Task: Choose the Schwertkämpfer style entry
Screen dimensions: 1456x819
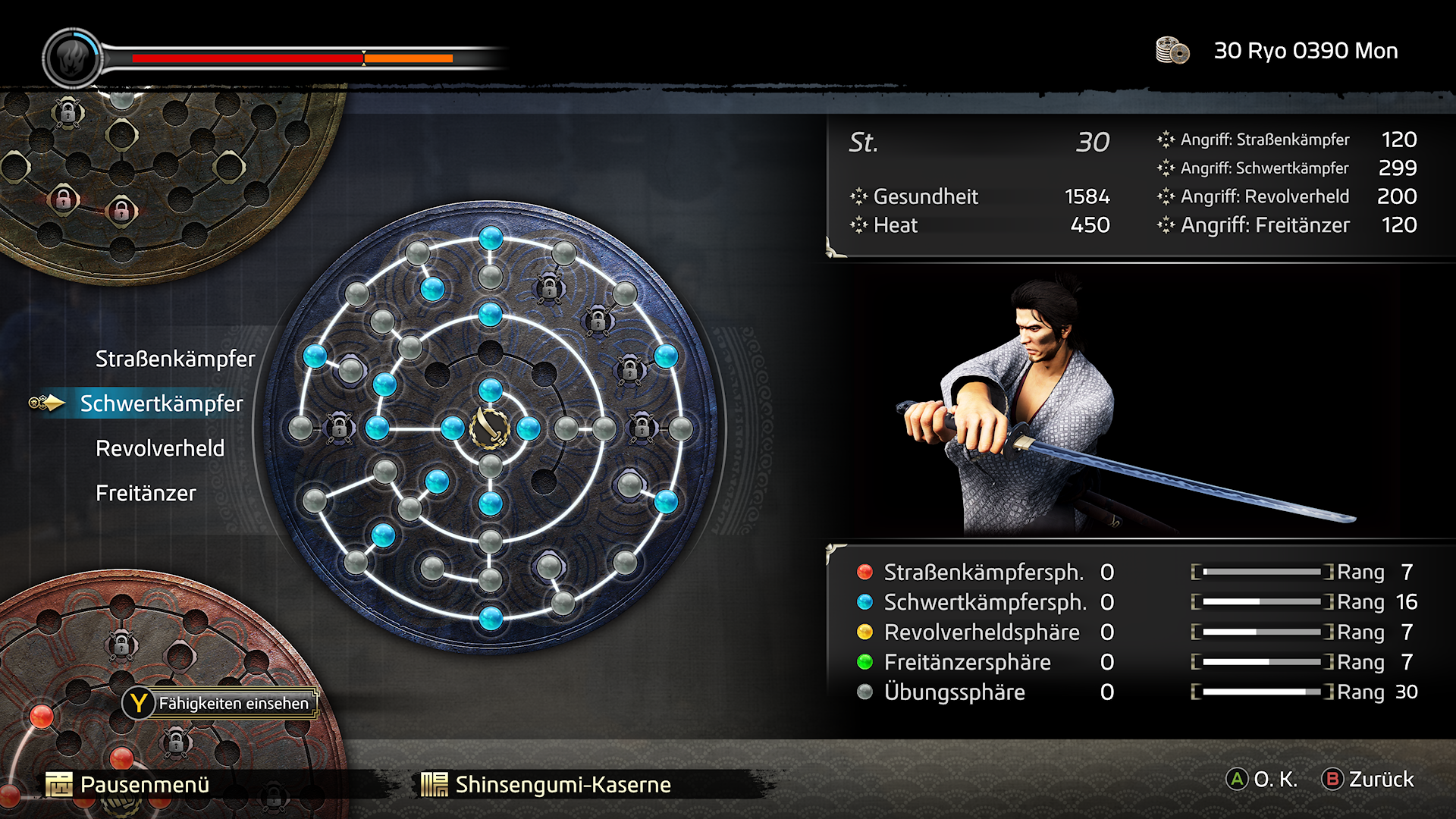Action: (x=162, y=403)
